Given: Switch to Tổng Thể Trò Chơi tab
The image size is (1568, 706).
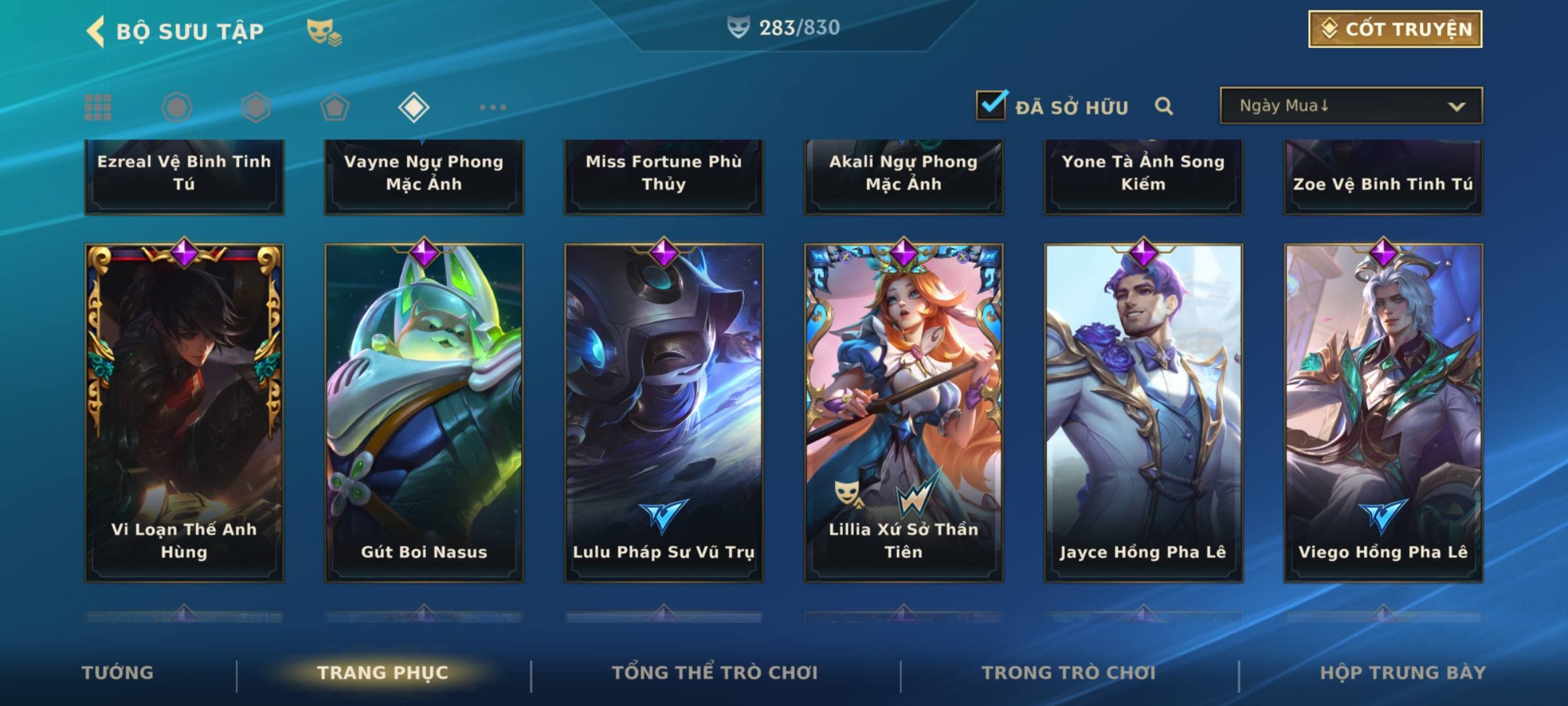Looking at the screenshot, I should pyautogui.click(x=715, y=673).
